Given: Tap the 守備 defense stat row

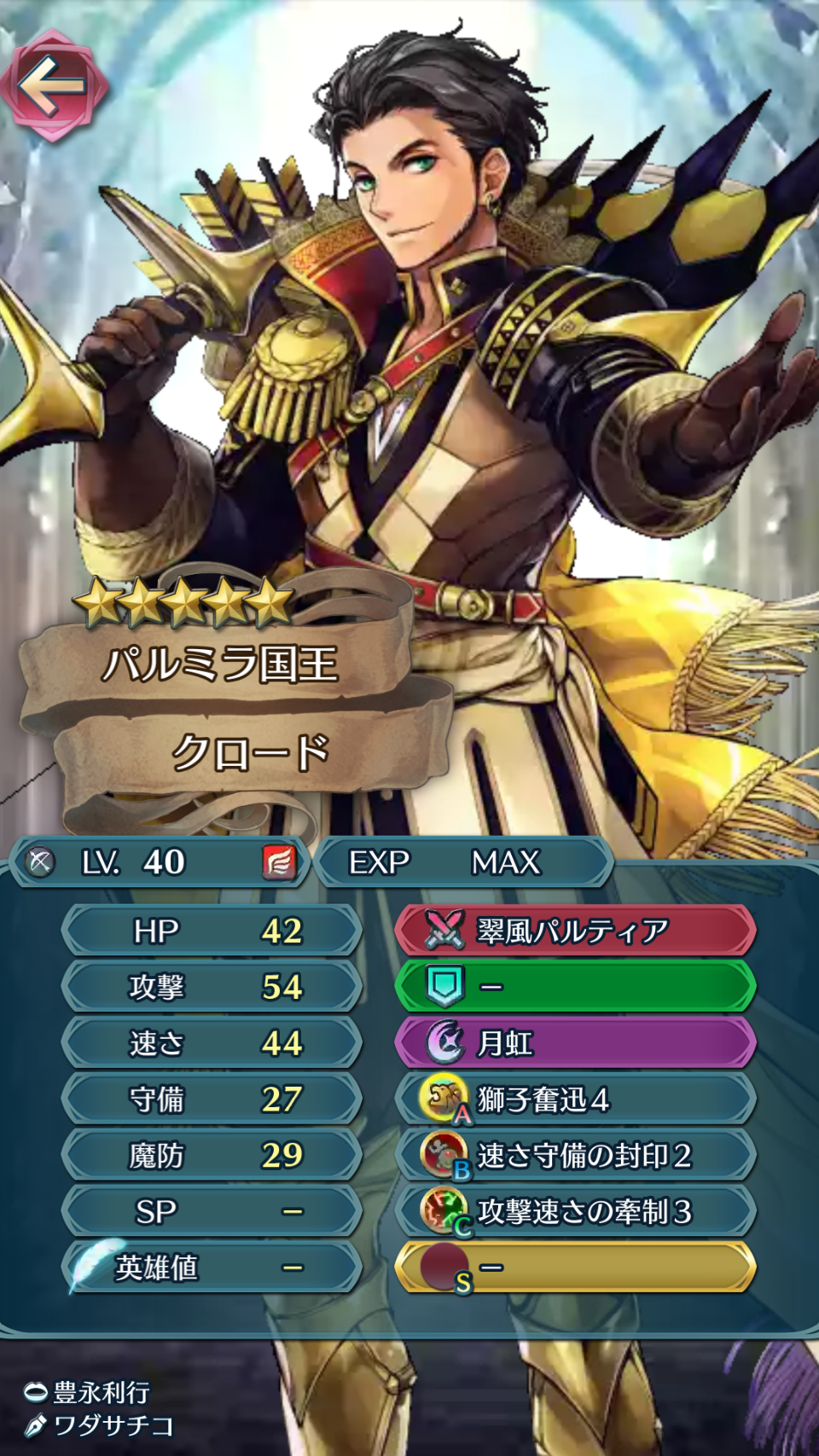Looking at the screenshot, I should coord(212,1099).
